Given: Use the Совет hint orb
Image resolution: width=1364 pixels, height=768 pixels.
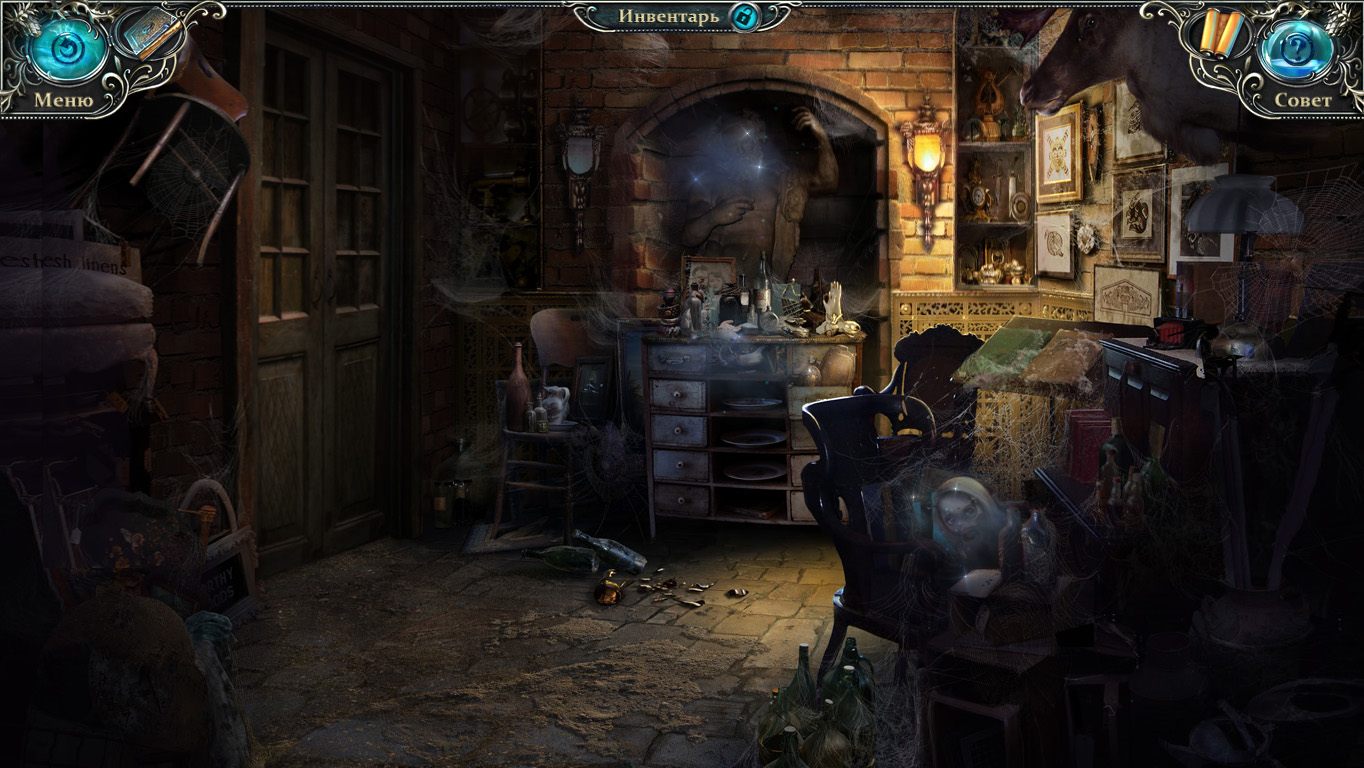Looking at the screenshot, I should (1297, 52).
